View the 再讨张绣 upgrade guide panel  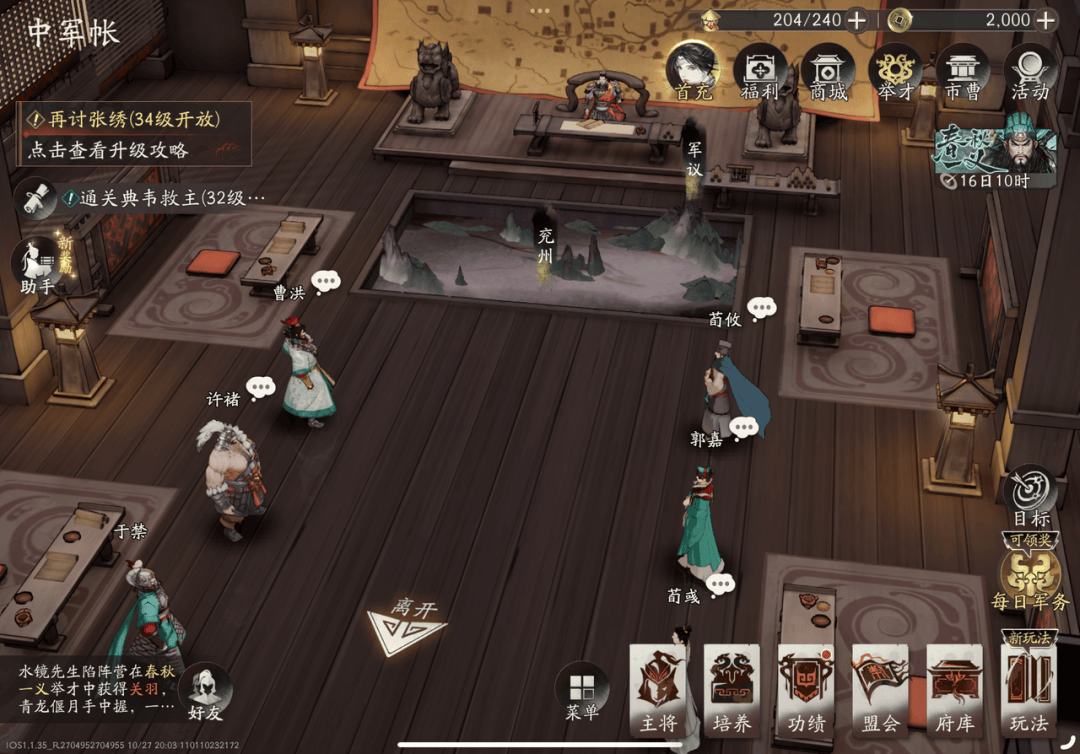coord(134,134)
